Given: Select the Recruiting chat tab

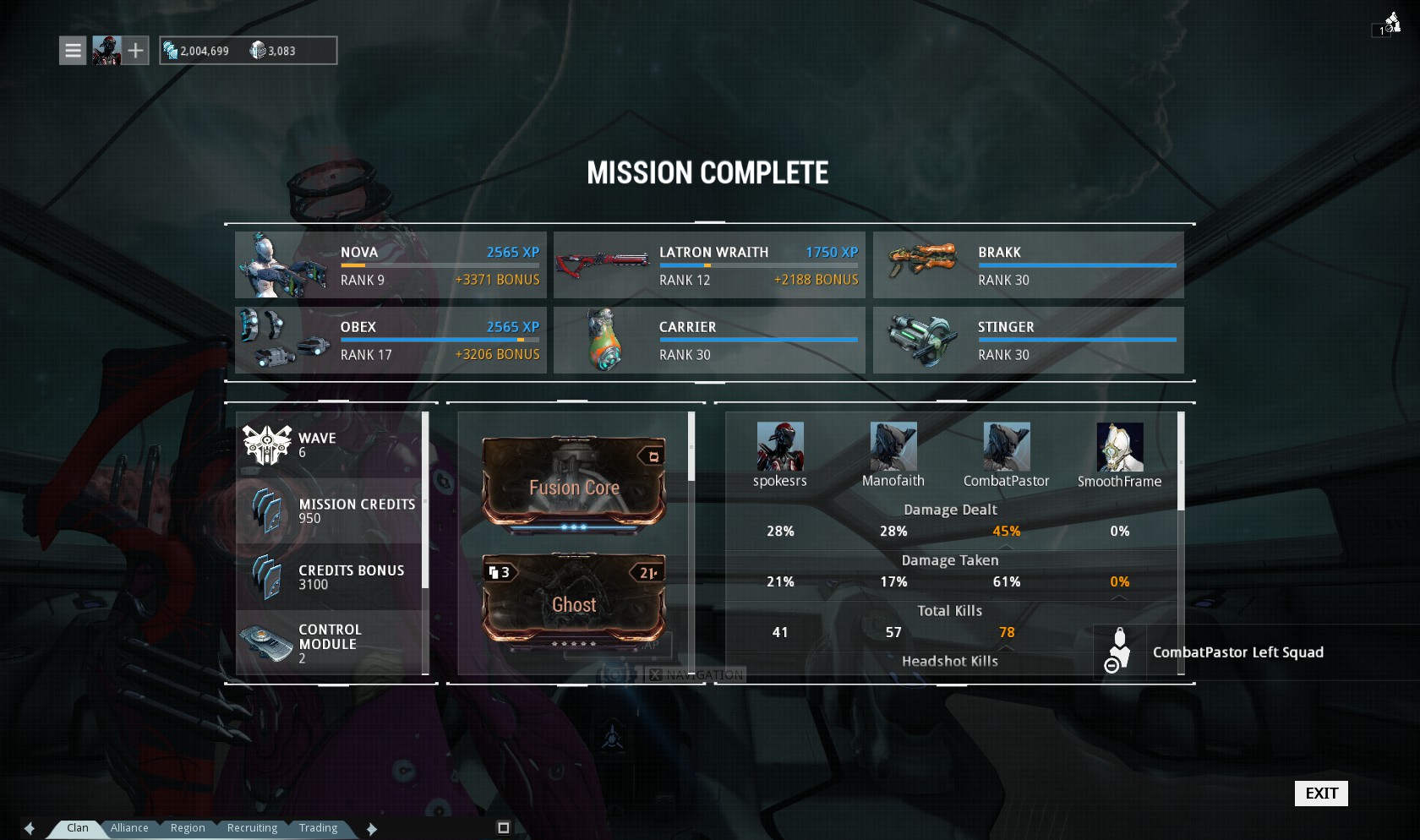Looking at the screenshot, I should (252, 828).
